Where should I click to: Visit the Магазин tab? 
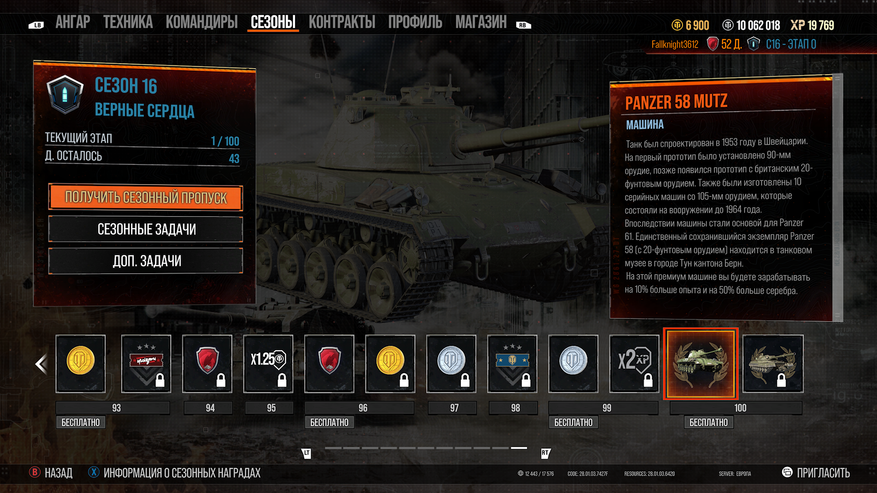[x=481, y=22]
